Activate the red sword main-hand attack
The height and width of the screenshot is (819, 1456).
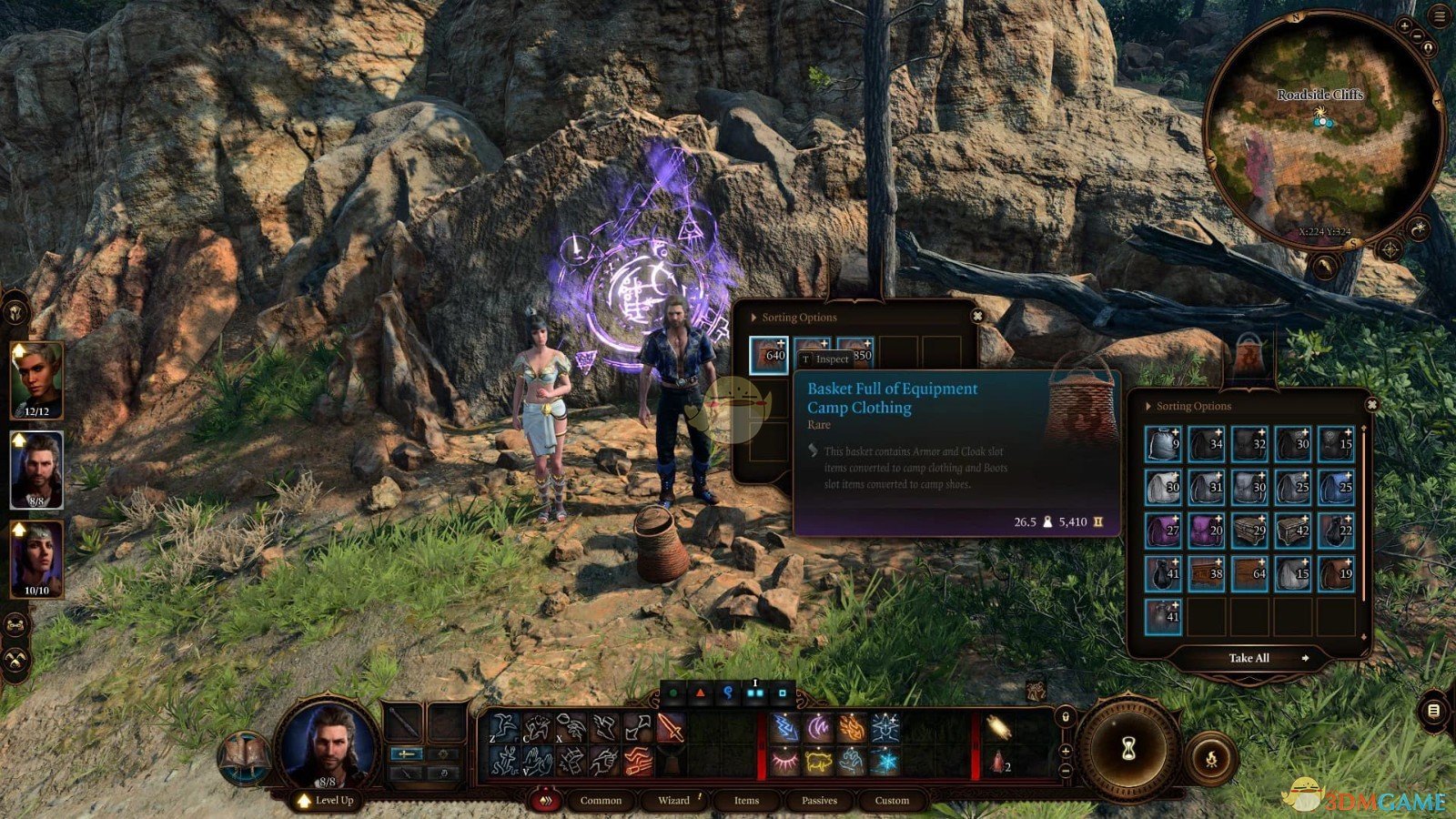coord(671,729)
